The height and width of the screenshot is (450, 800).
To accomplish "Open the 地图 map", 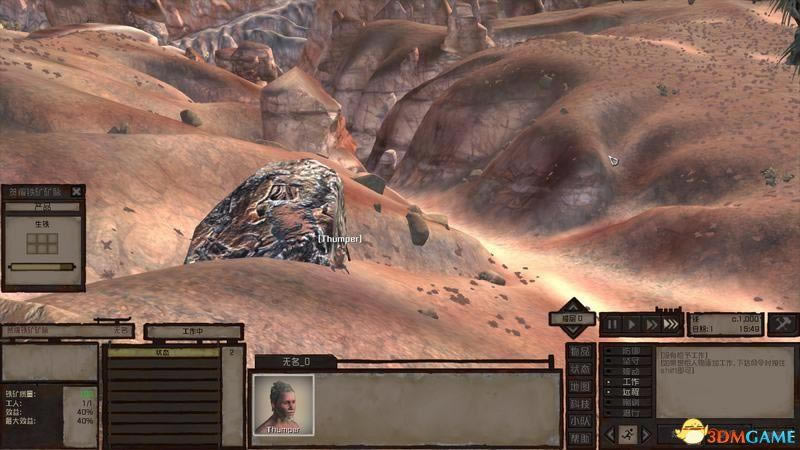I will [580, 386].
